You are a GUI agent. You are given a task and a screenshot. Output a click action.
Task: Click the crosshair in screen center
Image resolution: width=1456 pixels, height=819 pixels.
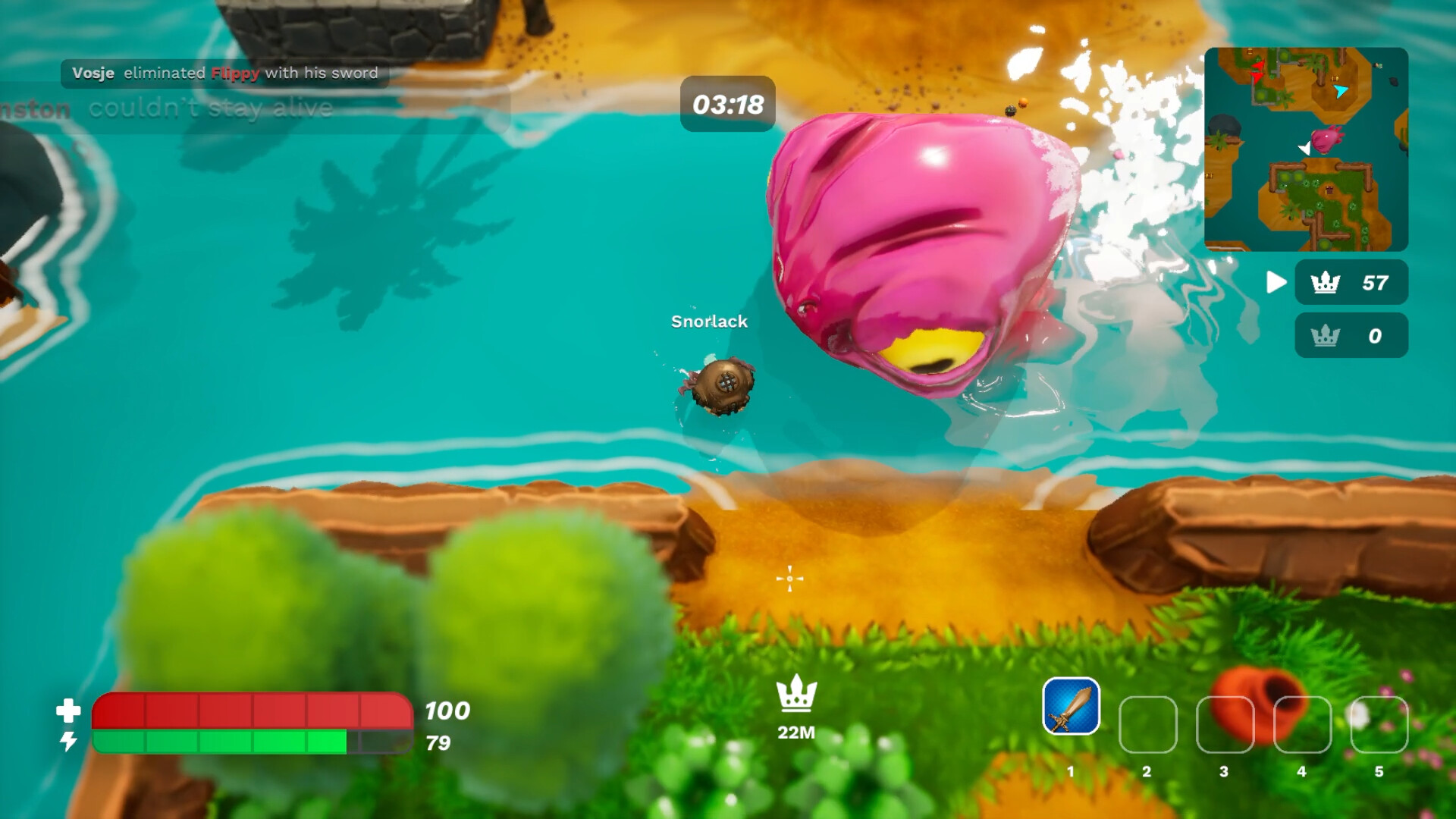click(x=791, y=579)
